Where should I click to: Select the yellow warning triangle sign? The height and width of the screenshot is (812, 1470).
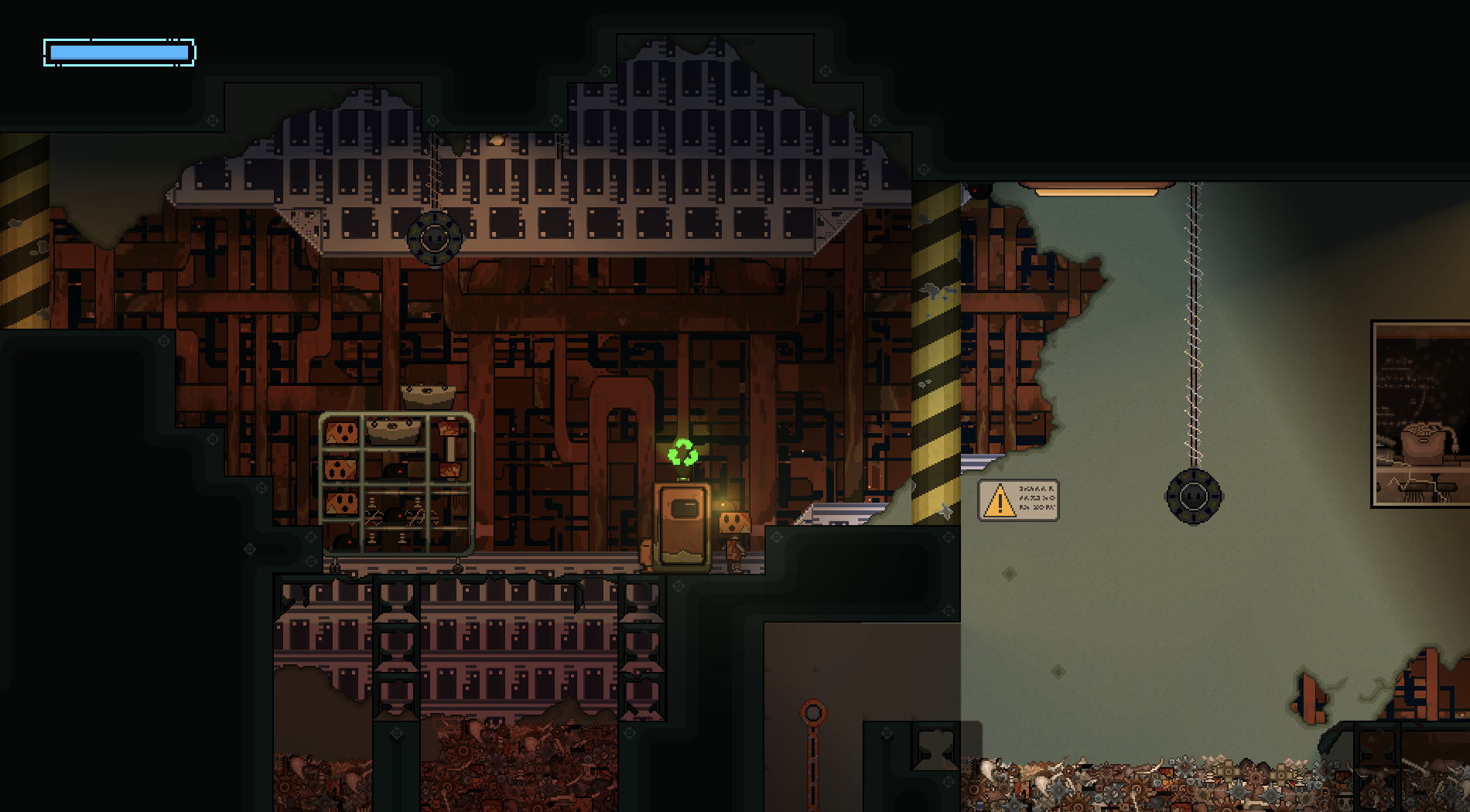[x=1000, y=500]
